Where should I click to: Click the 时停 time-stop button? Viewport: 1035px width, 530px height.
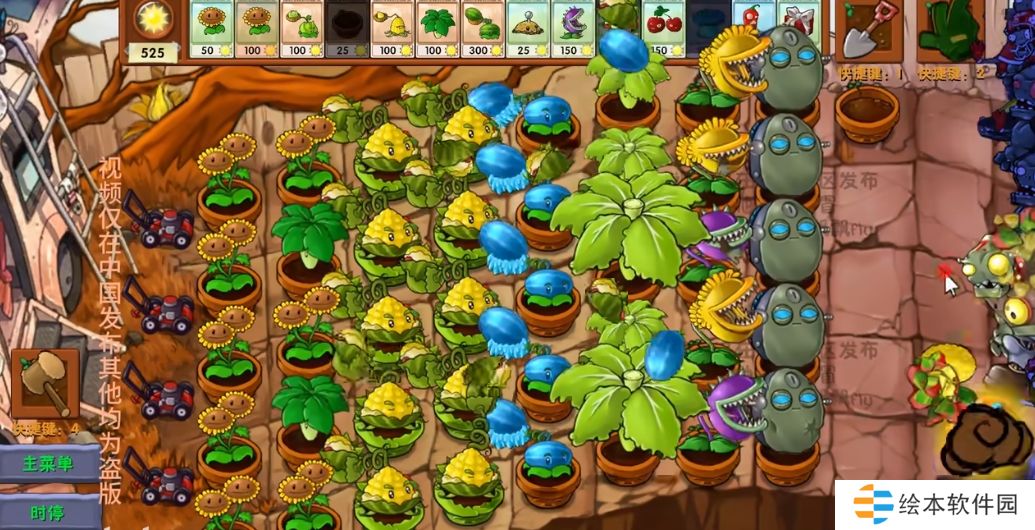pyautogui.click(x=49, y=512)
